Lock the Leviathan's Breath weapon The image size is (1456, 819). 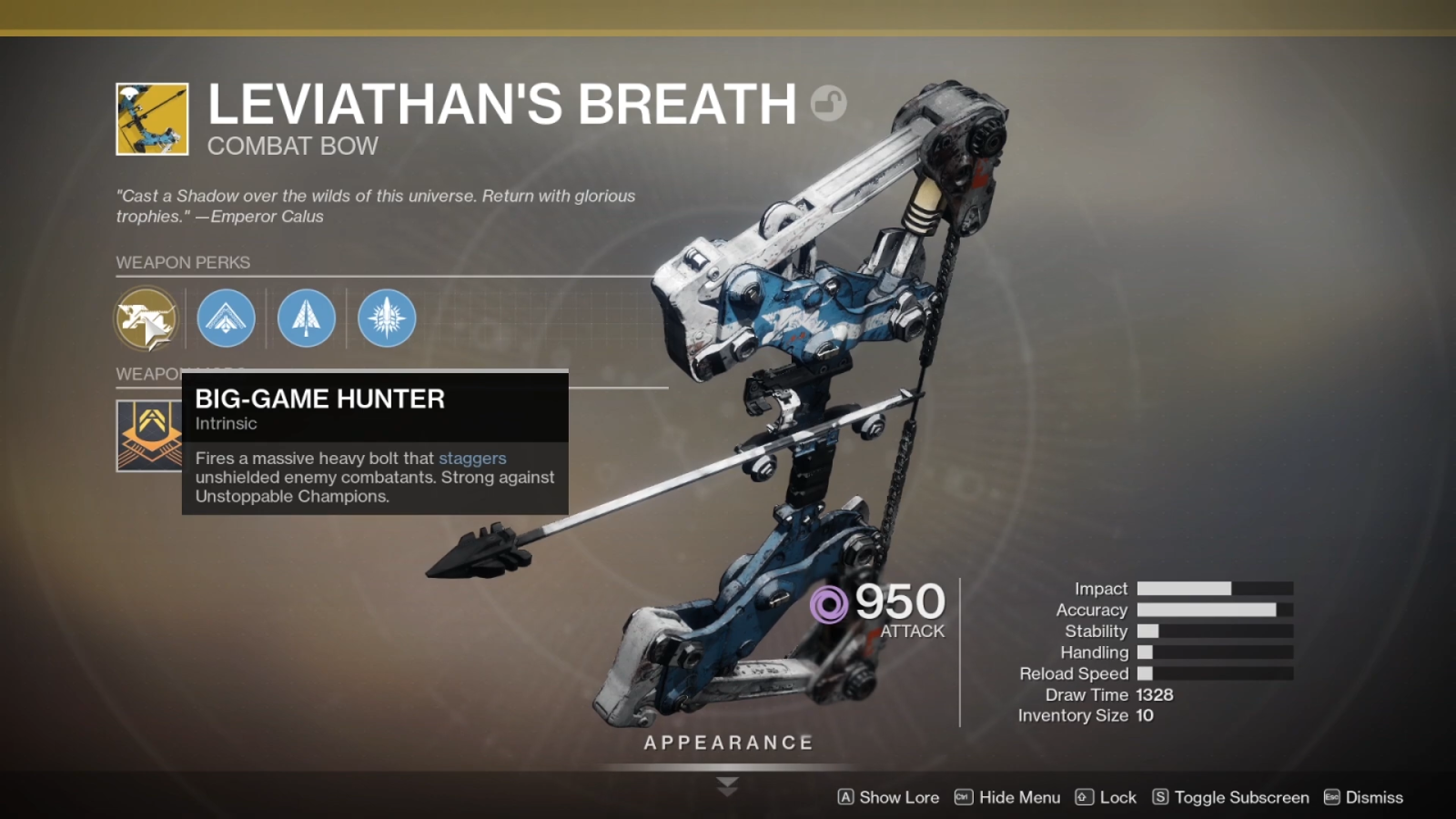click(1106, 797)
